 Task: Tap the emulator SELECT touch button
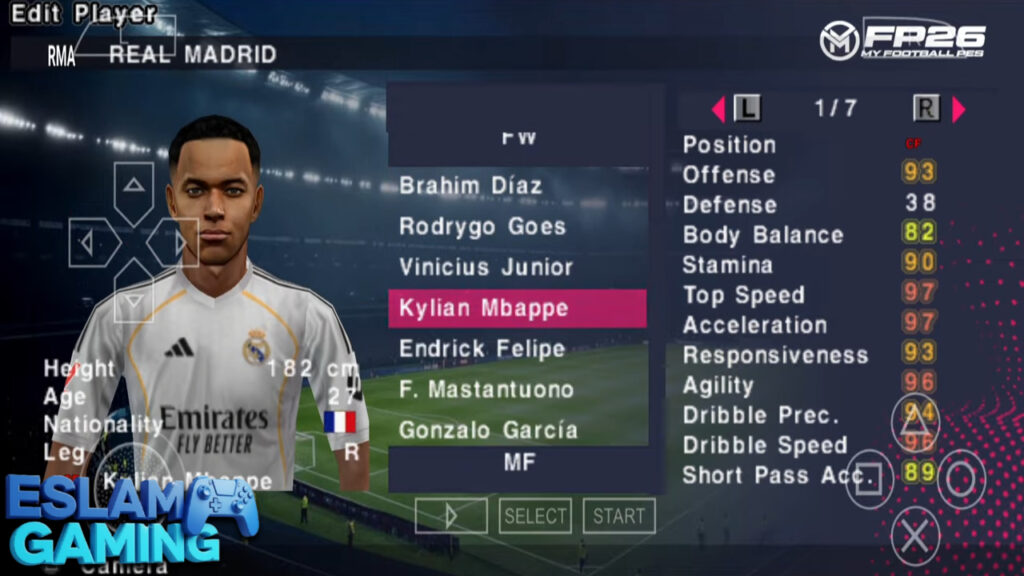tap(535, 516)
